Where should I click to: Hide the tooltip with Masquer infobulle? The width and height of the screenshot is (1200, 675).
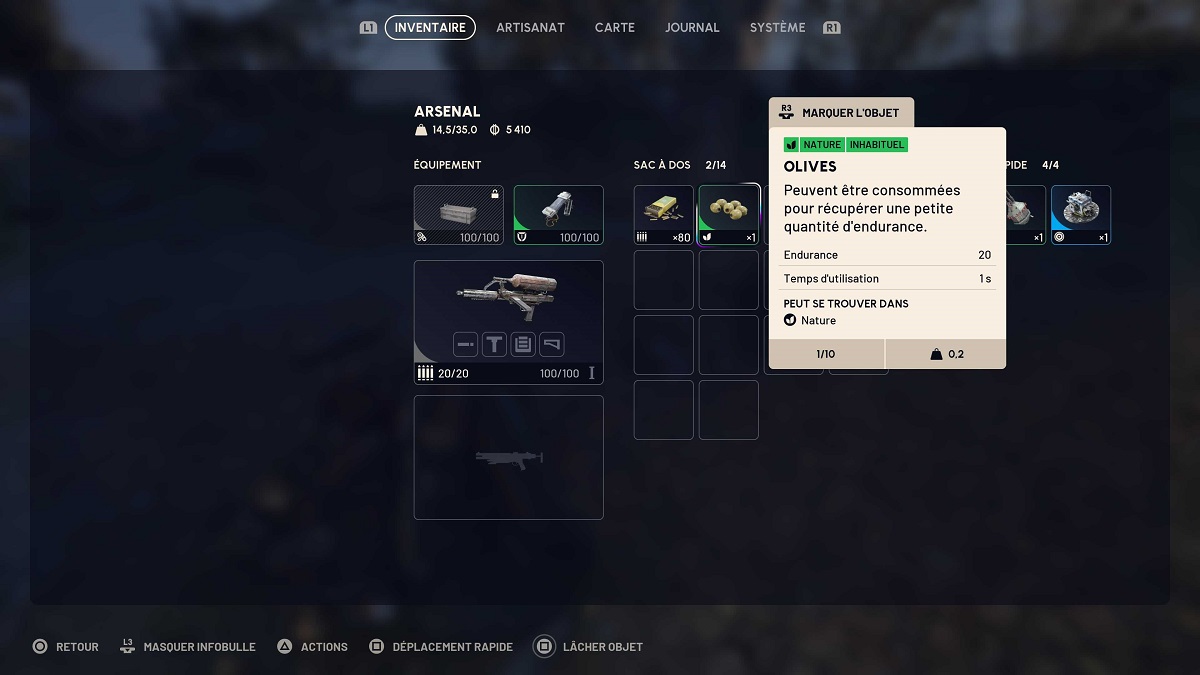click(188, 647)
